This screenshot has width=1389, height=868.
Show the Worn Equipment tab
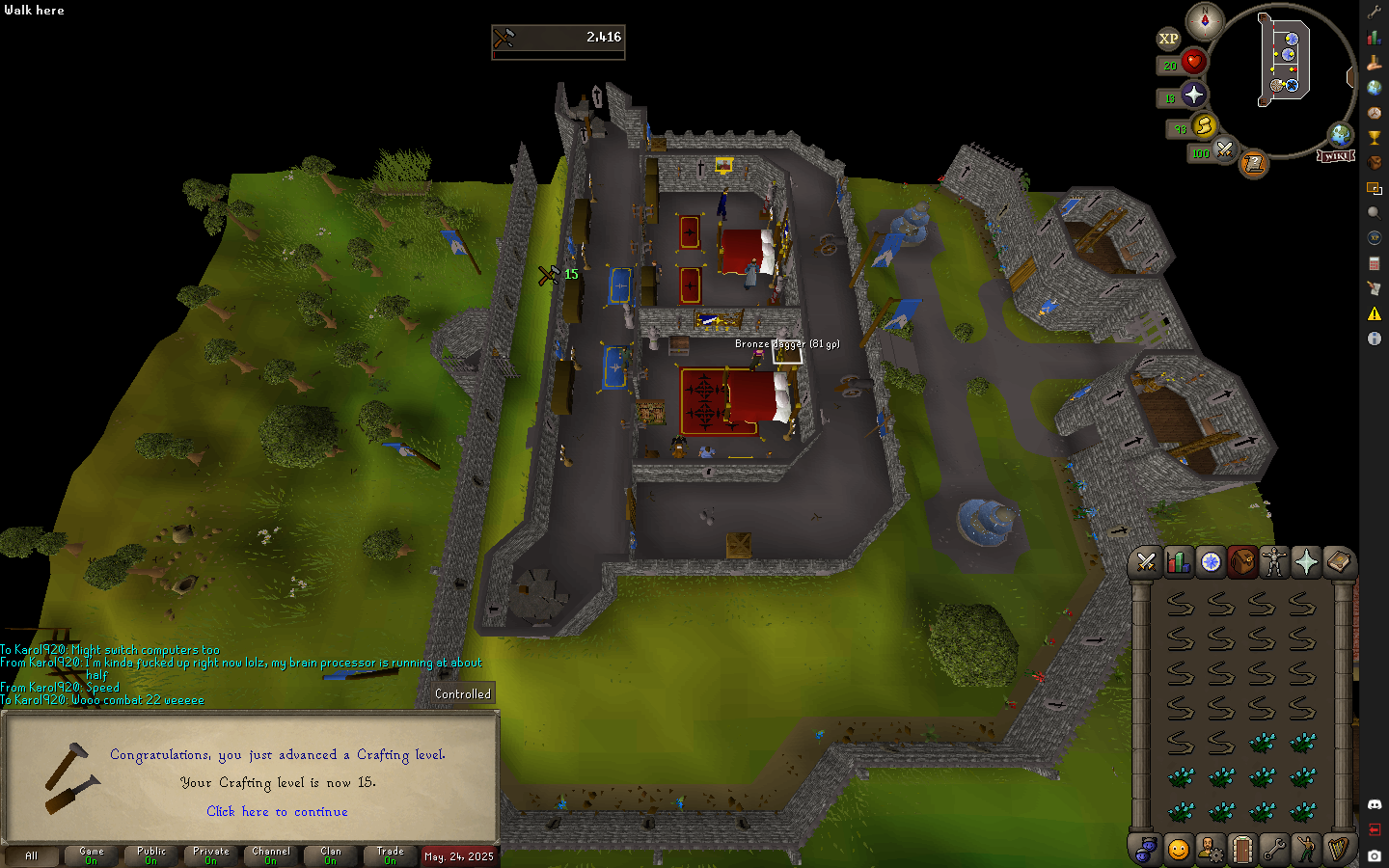pos(1274,562)
